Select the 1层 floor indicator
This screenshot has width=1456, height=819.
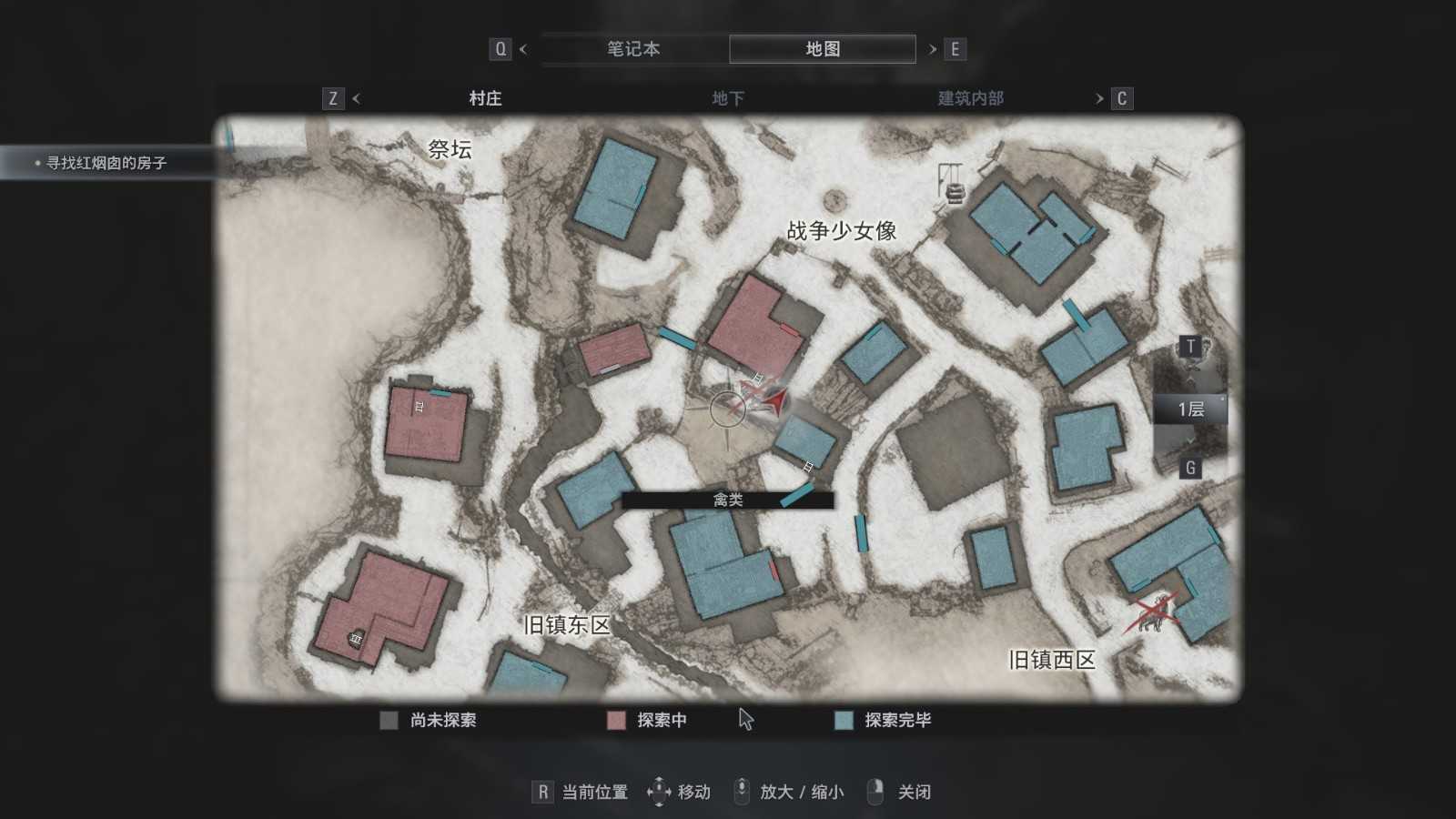coord(1190,409)
